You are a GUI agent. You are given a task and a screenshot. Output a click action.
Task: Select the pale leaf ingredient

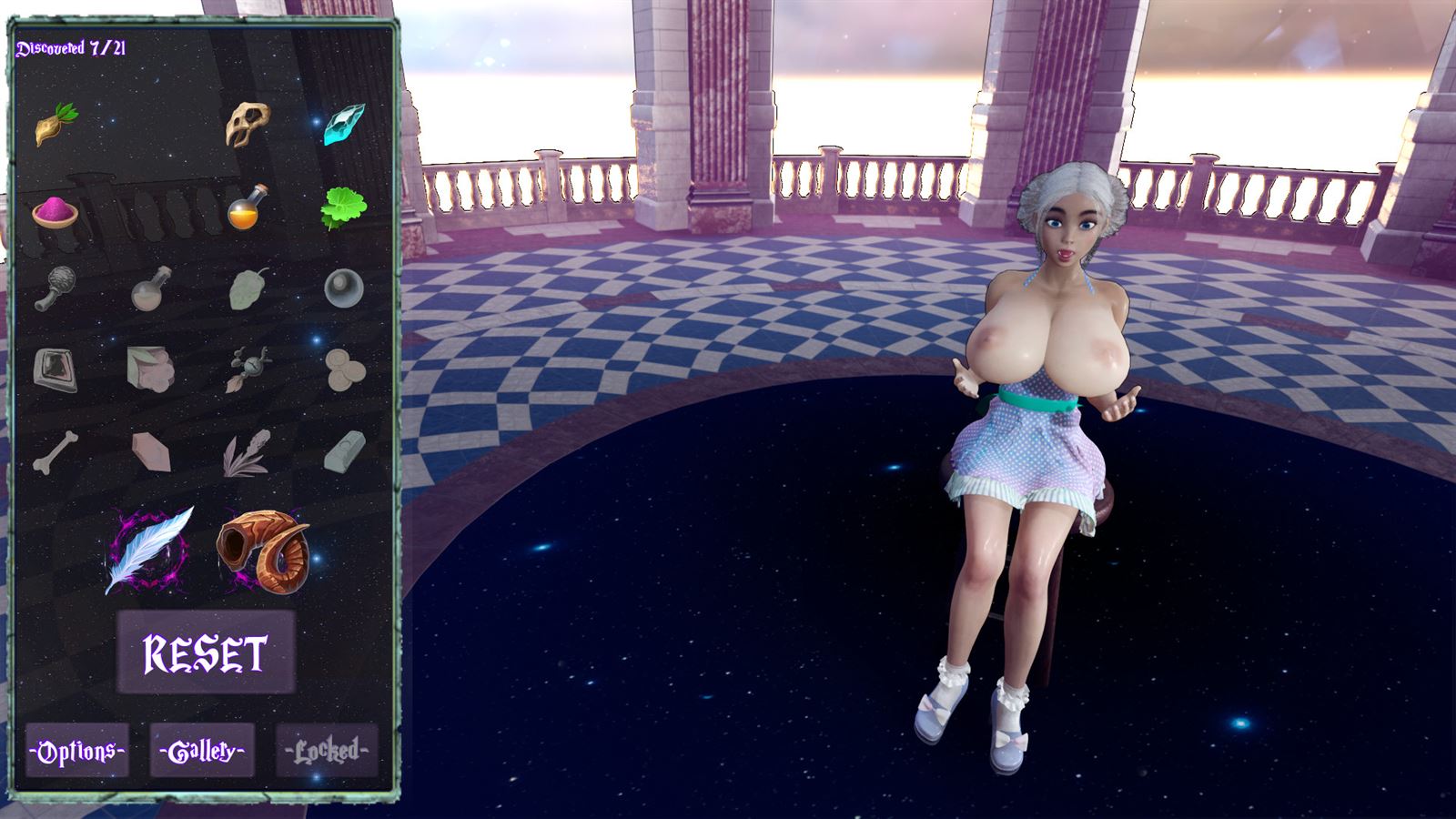point(246,289)
